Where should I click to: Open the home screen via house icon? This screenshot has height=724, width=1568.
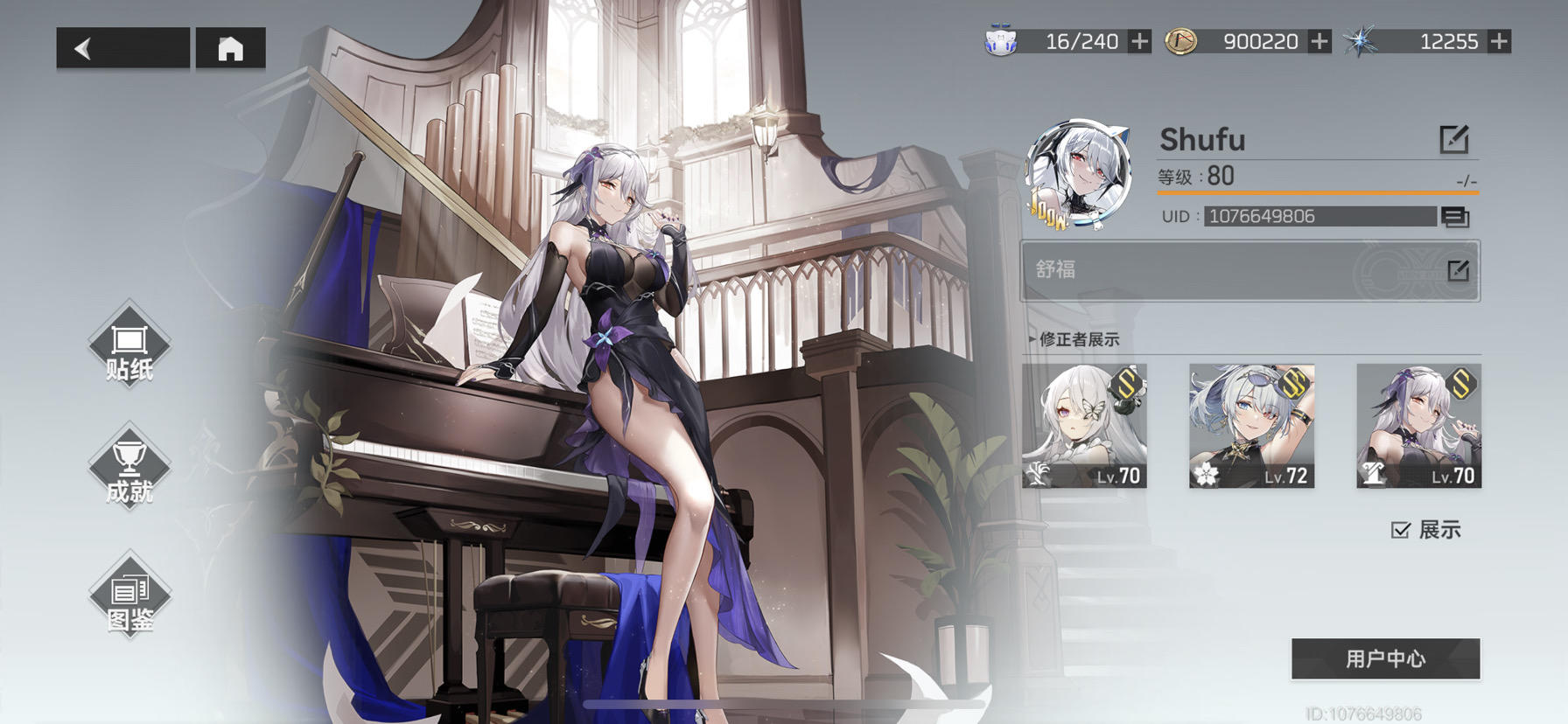tap(231, 47)
